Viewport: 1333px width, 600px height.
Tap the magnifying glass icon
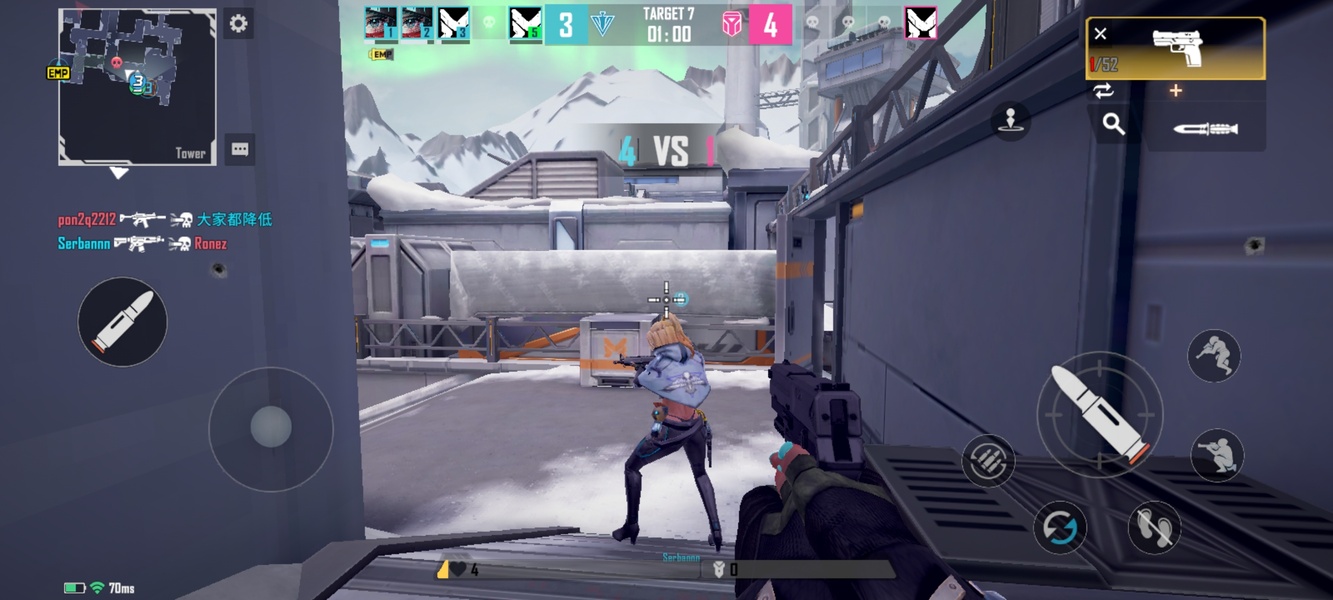point(1113,124)
